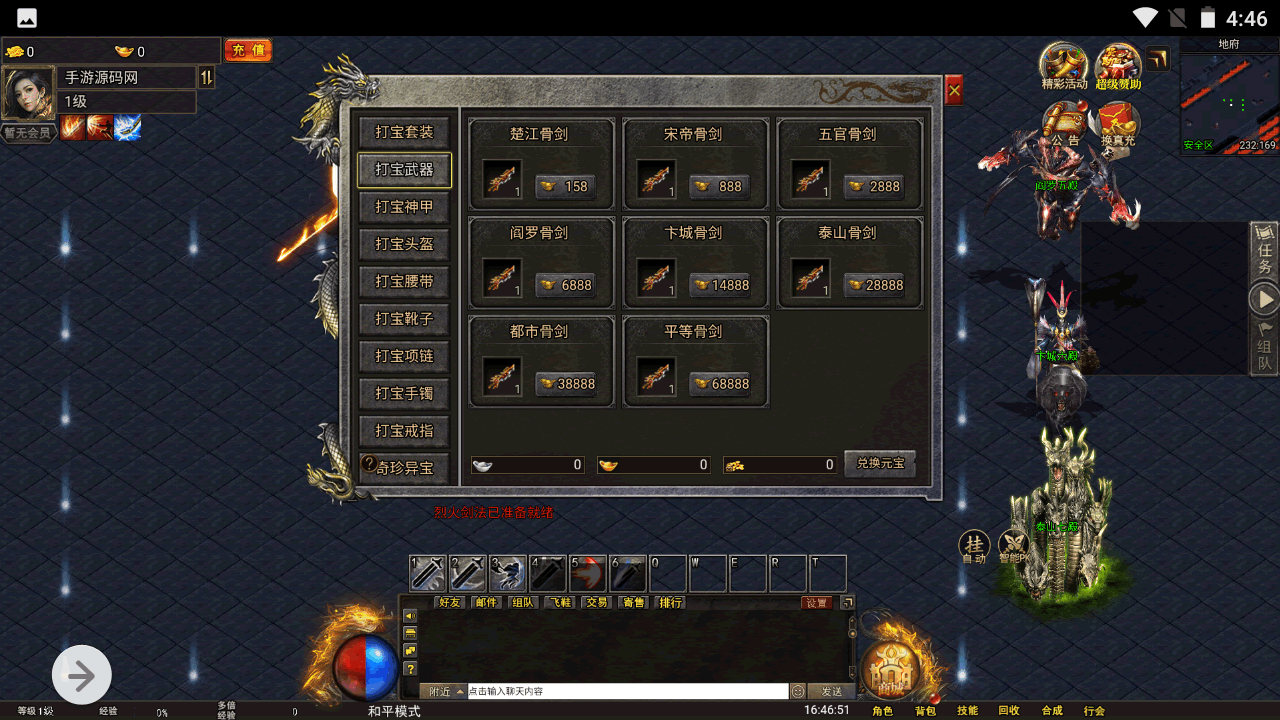1280x720 pixels.
Task: Send chat with the 发送 button
Action: pyautogui.click(x=832, y=691)
